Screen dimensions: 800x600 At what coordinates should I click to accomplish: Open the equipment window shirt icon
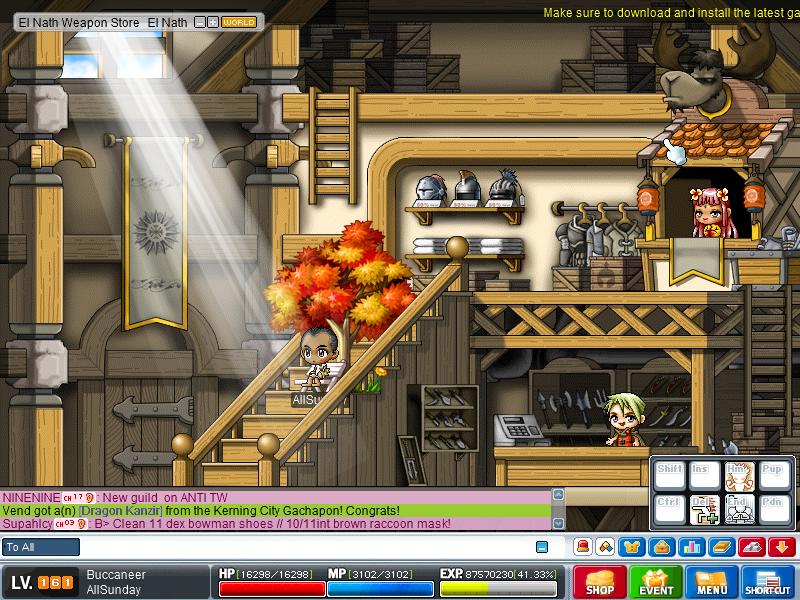click(632, 546)
